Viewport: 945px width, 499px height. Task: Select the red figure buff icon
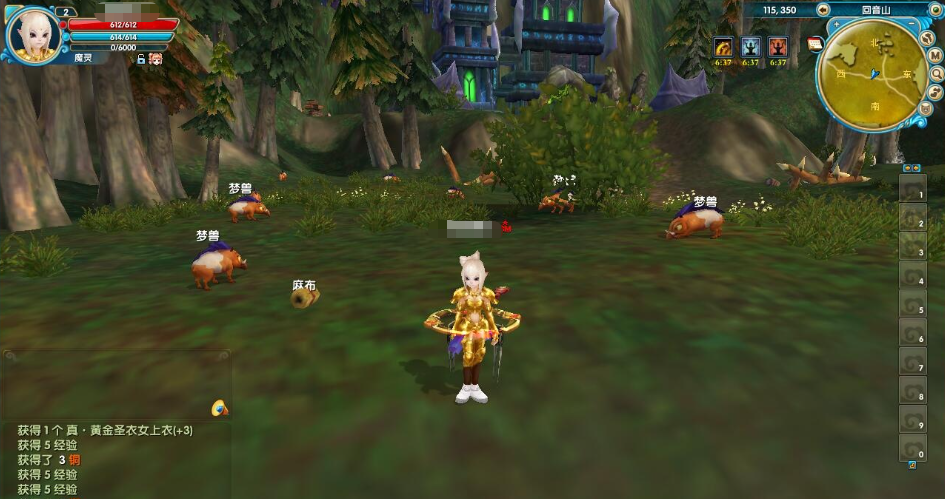[x=778, y=47]
